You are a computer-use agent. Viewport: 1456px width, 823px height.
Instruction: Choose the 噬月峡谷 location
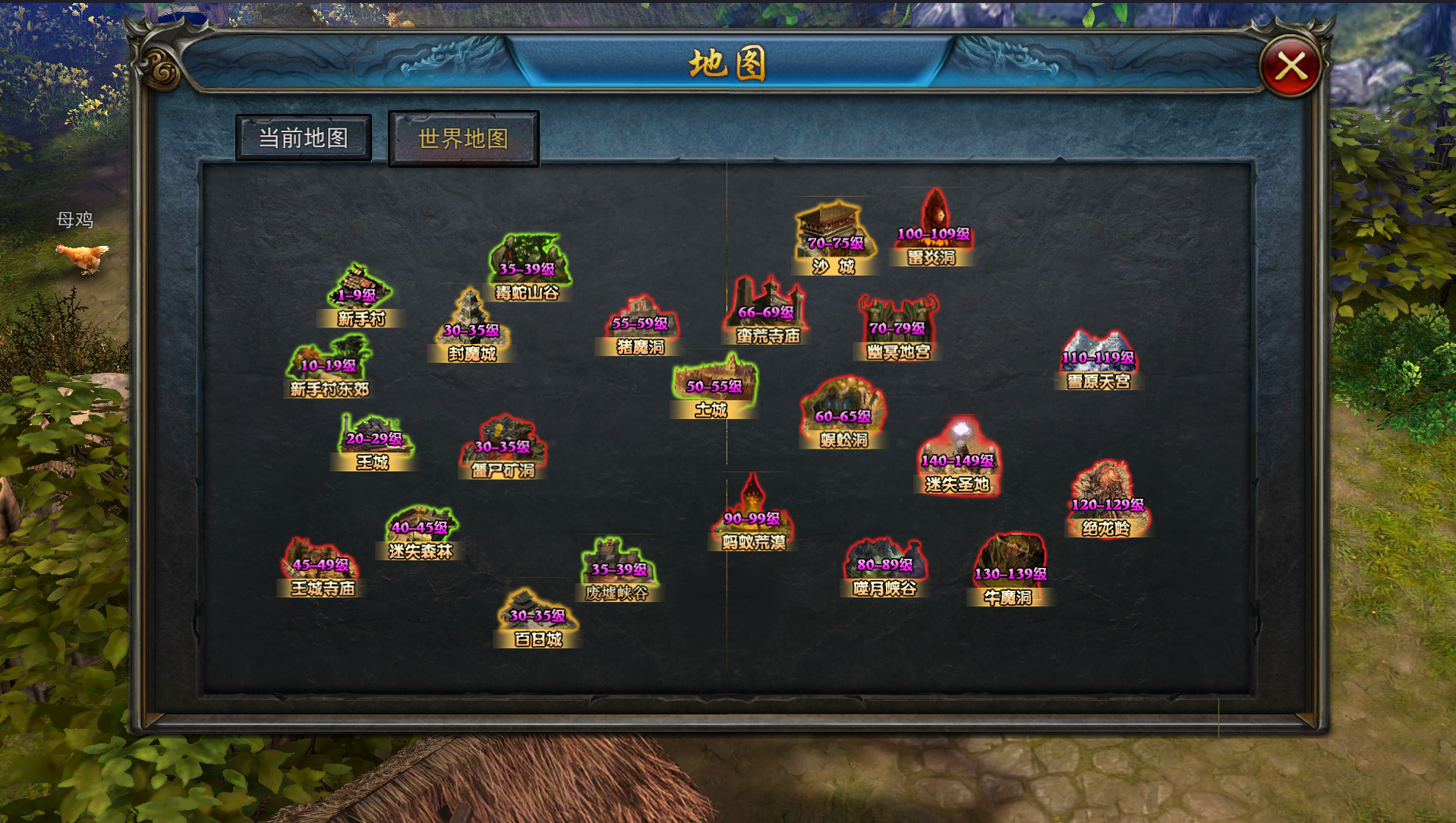(x=884, y=569)
